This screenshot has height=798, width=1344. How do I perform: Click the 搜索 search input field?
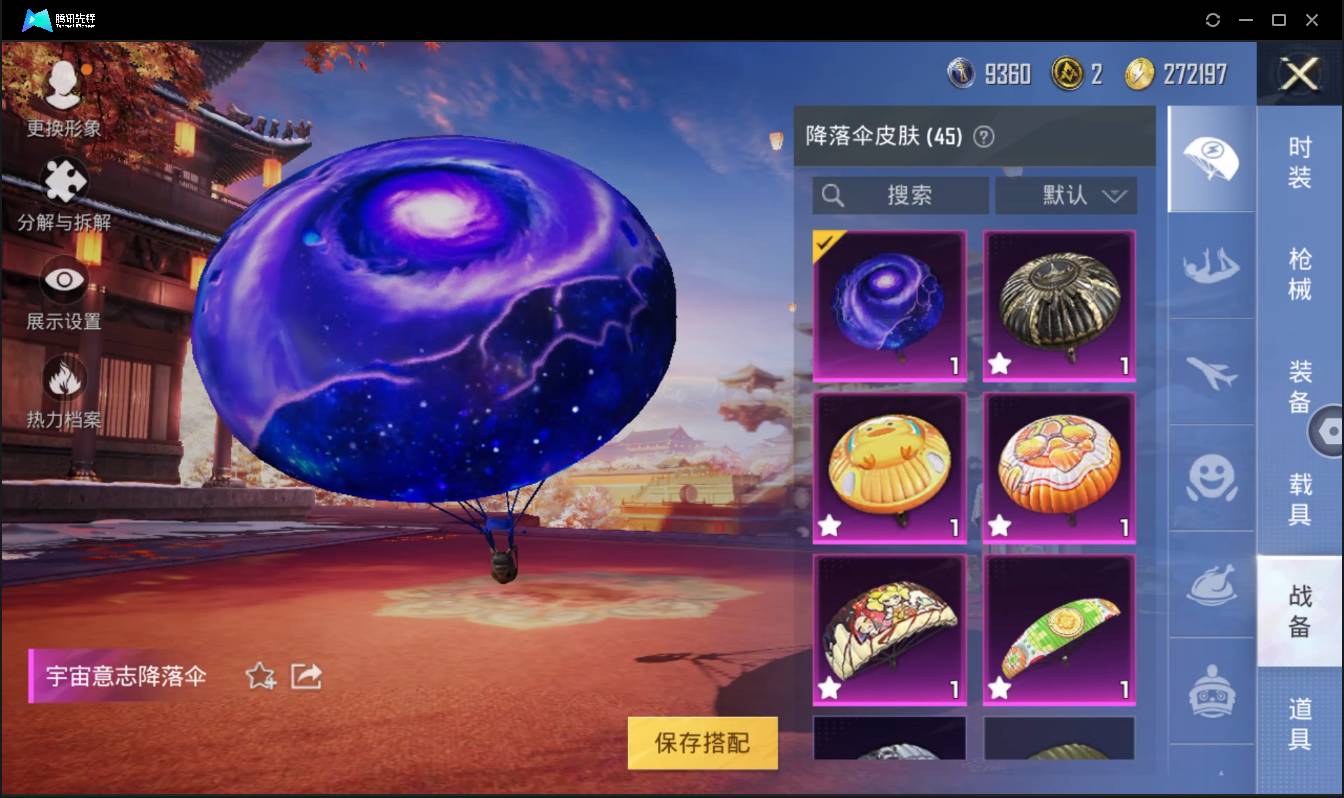(900, 196)
